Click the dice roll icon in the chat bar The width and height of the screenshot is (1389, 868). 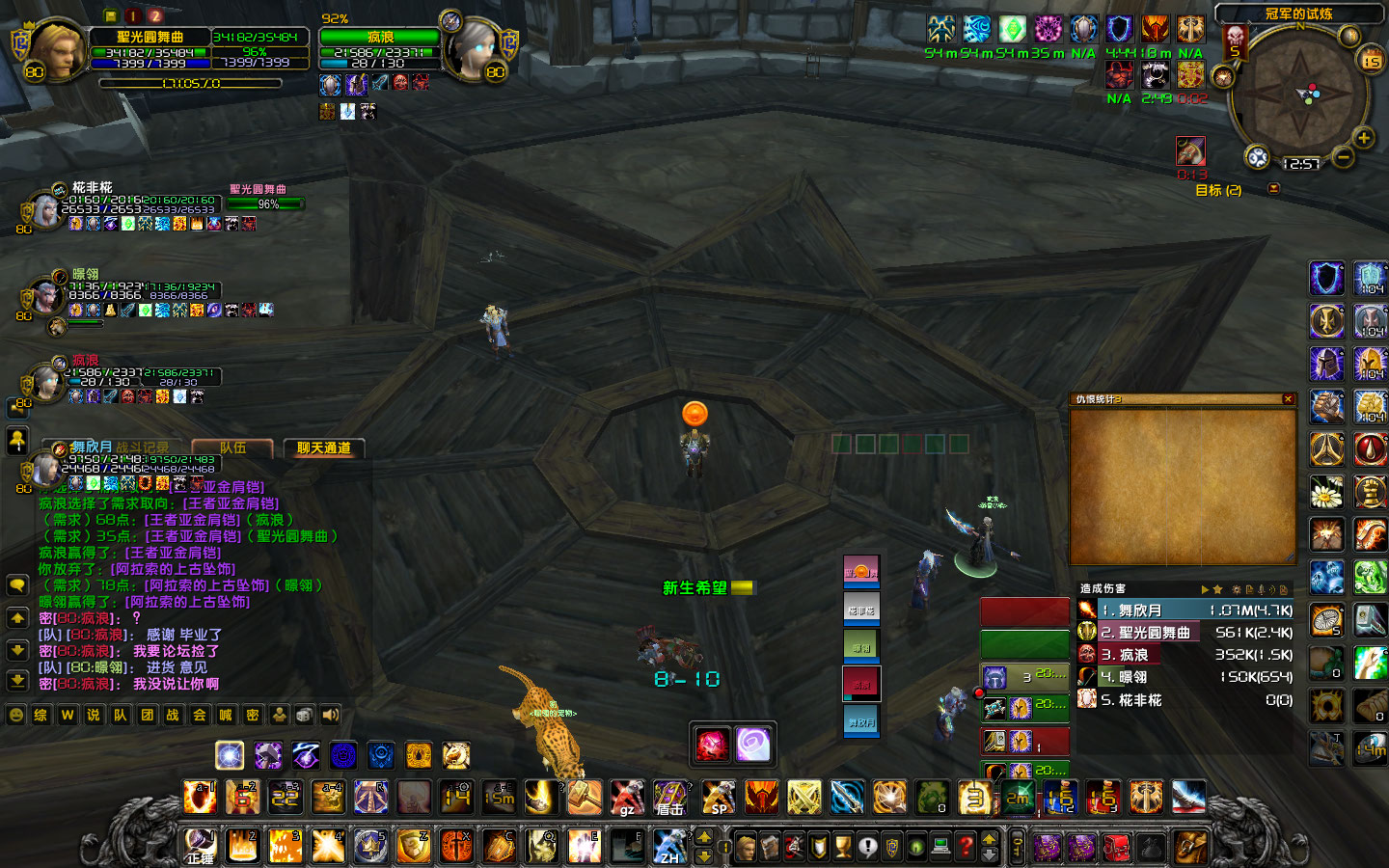coord(303,716)
